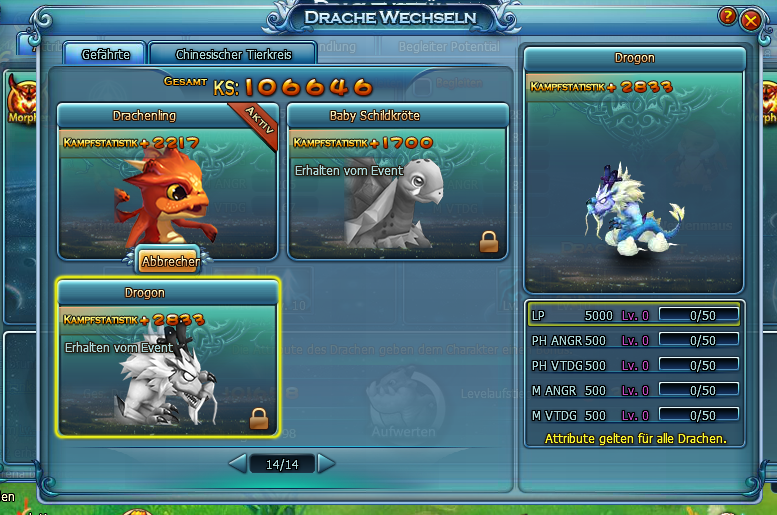This screenshot has height=515, width=777.
Task: Open the help question mark button
Action: tap(727, 17)
